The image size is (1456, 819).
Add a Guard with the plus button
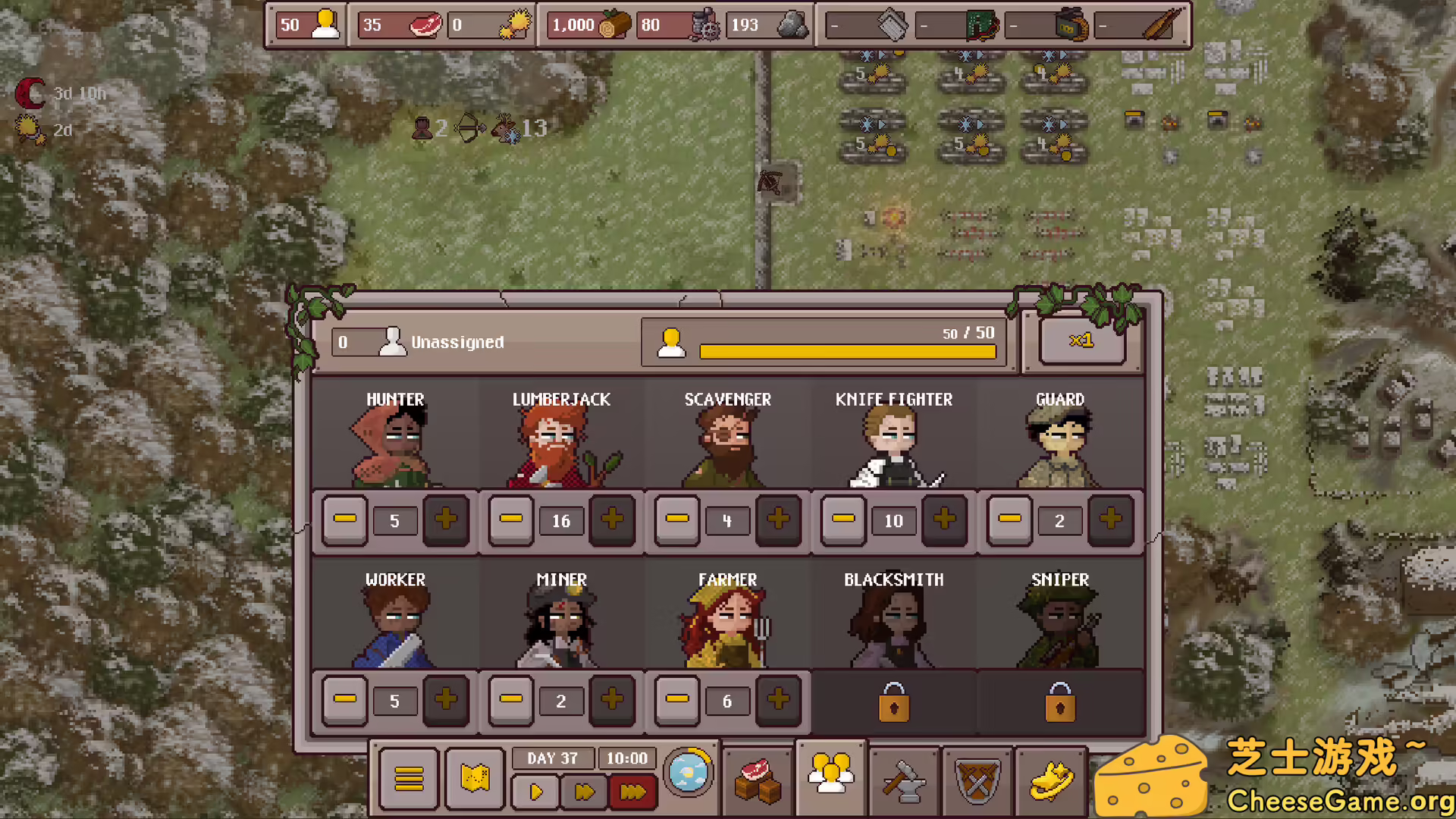pos(1110,520)
